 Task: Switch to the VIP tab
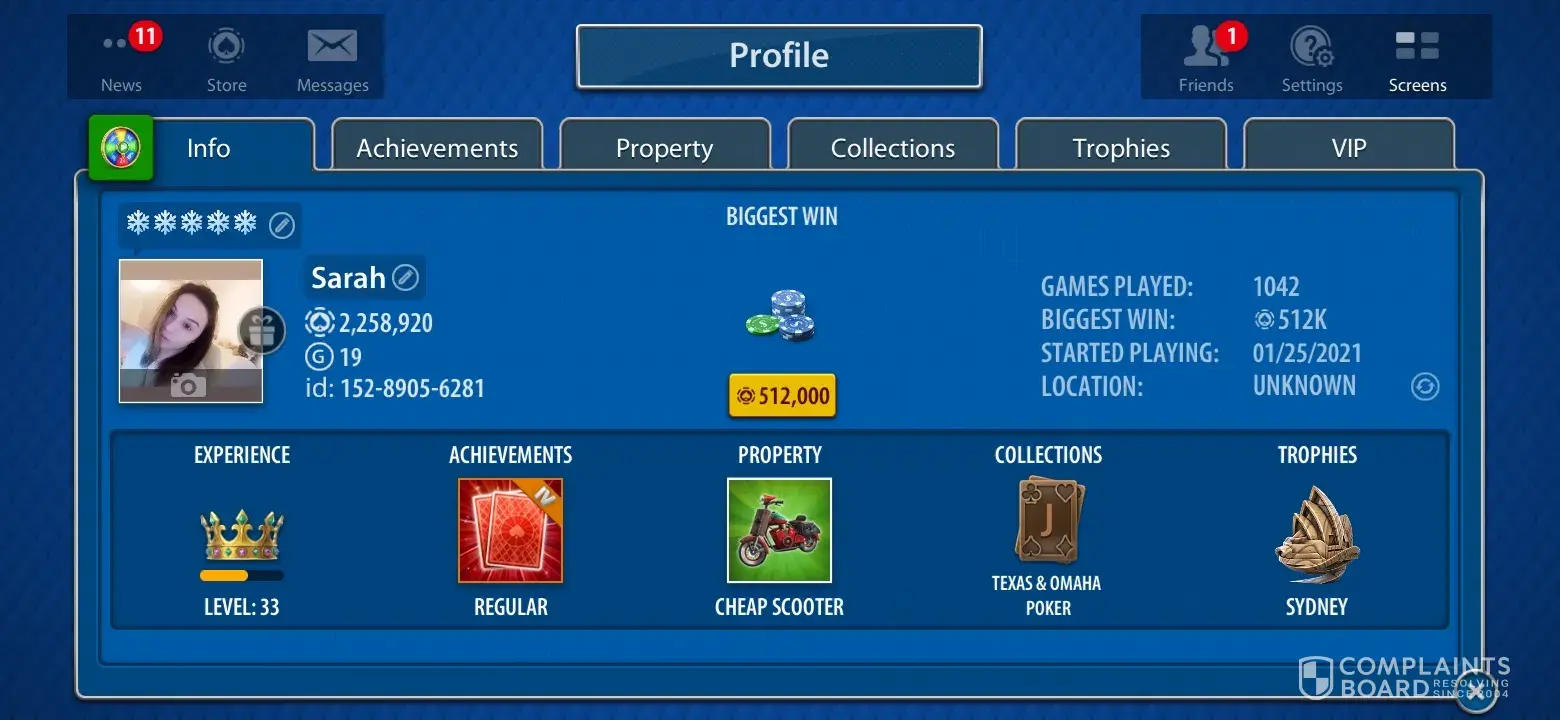[x=1348, y=148]
